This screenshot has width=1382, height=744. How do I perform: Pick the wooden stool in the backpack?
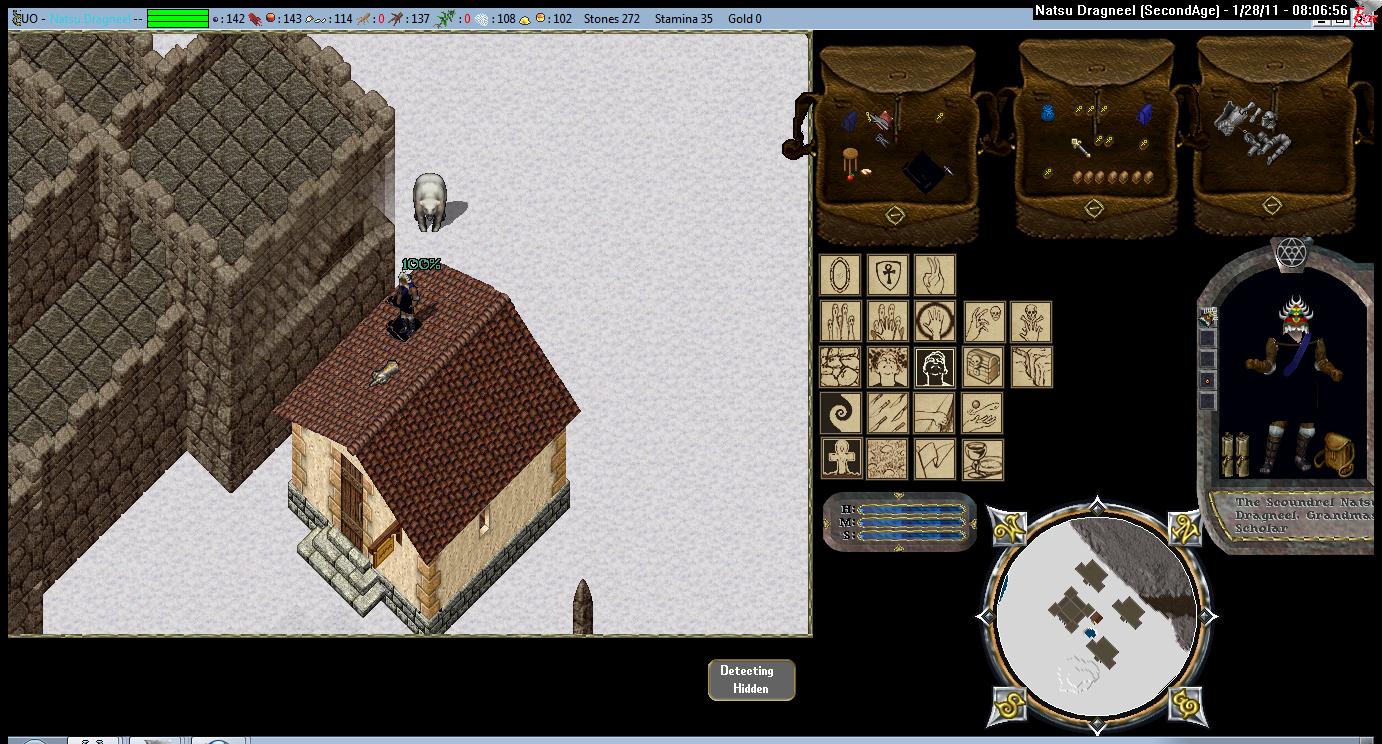[x=852, y=162]
